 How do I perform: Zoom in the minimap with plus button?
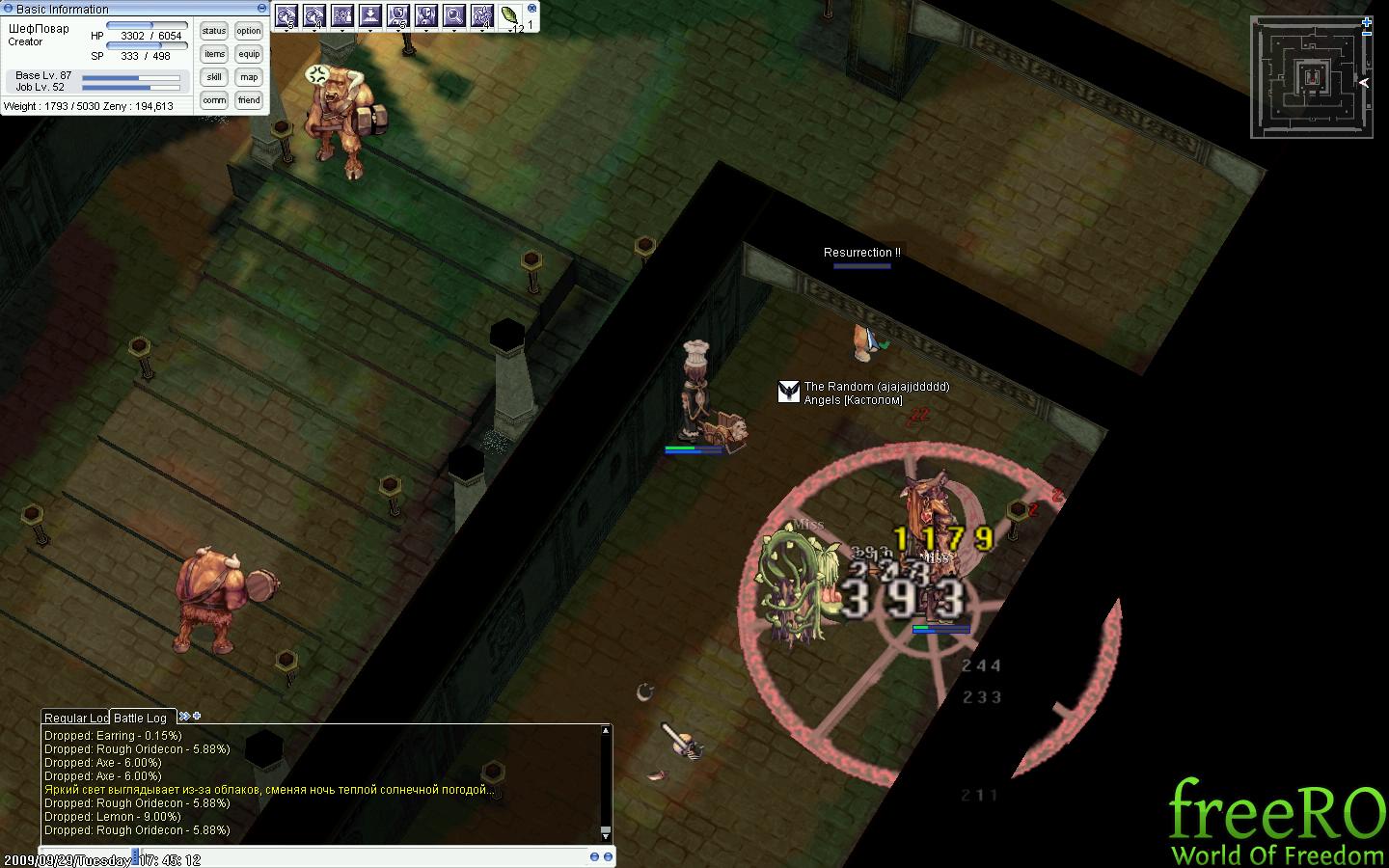pyautogui.click(x=1367, y=21)
